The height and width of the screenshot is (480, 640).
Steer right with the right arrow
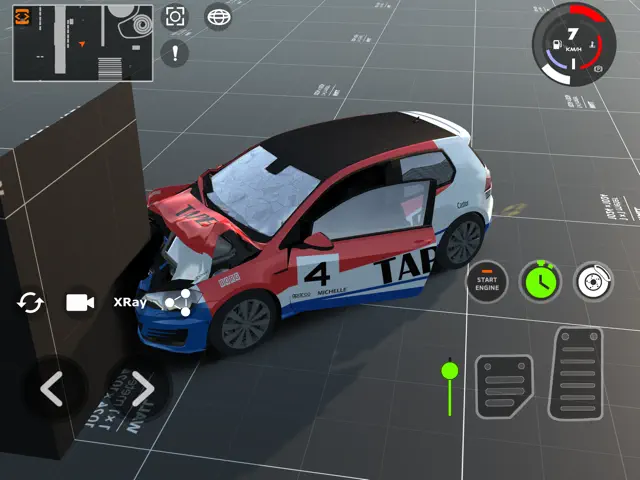tap(141, 388)
